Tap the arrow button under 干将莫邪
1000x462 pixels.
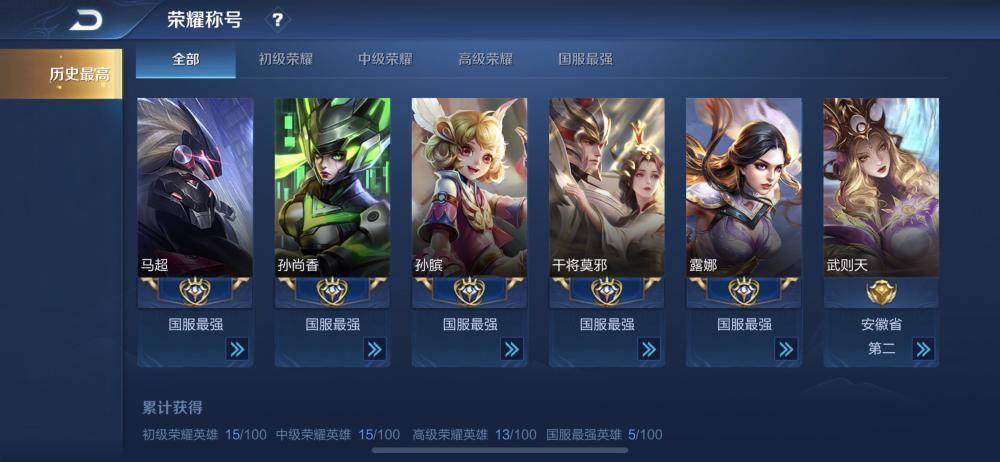(x=649, y=349)
